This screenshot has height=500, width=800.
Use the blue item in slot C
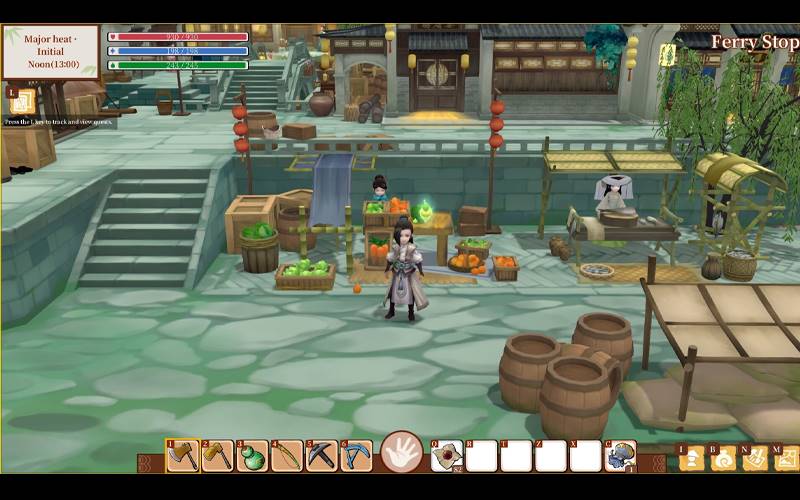620,456
